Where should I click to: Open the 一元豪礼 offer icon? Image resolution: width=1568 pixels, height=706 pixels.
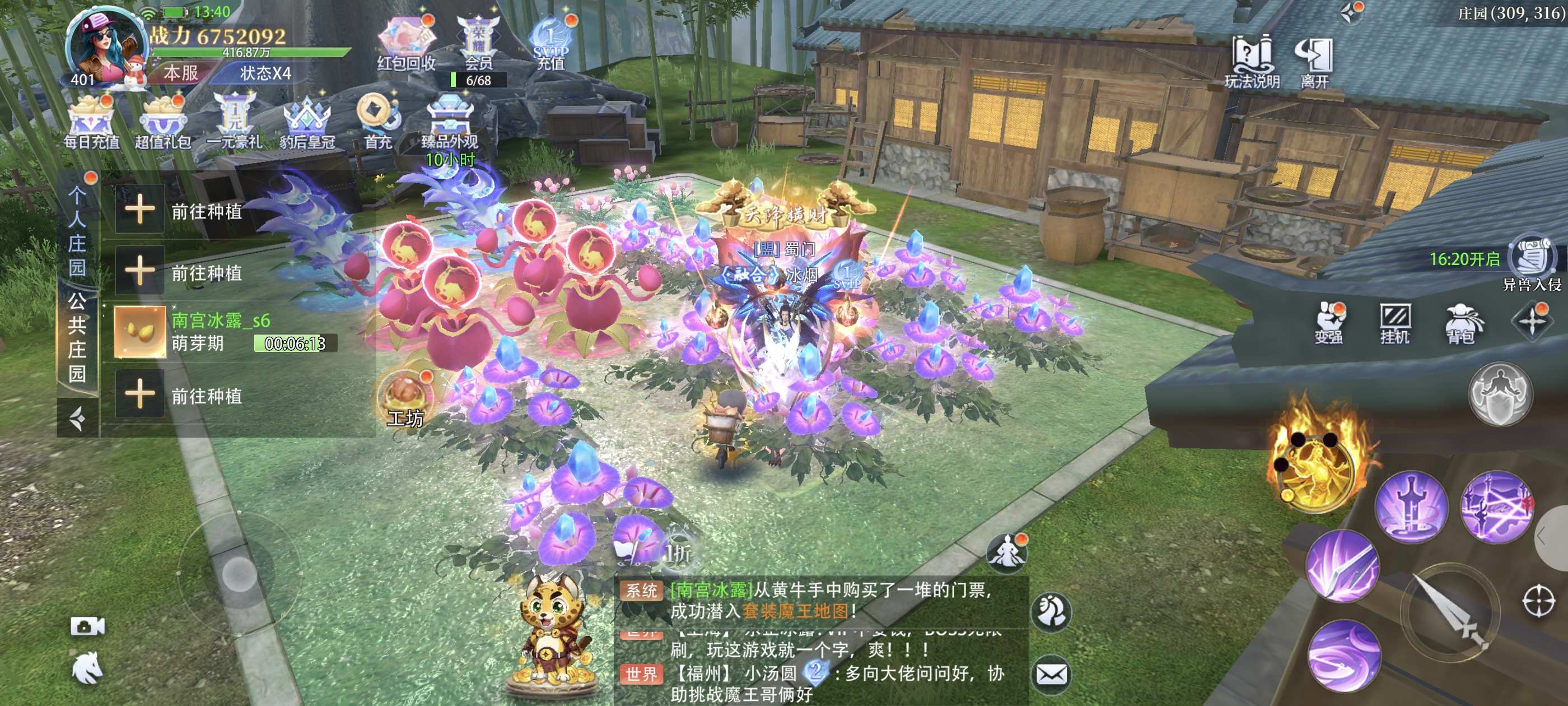click(234, 122)
